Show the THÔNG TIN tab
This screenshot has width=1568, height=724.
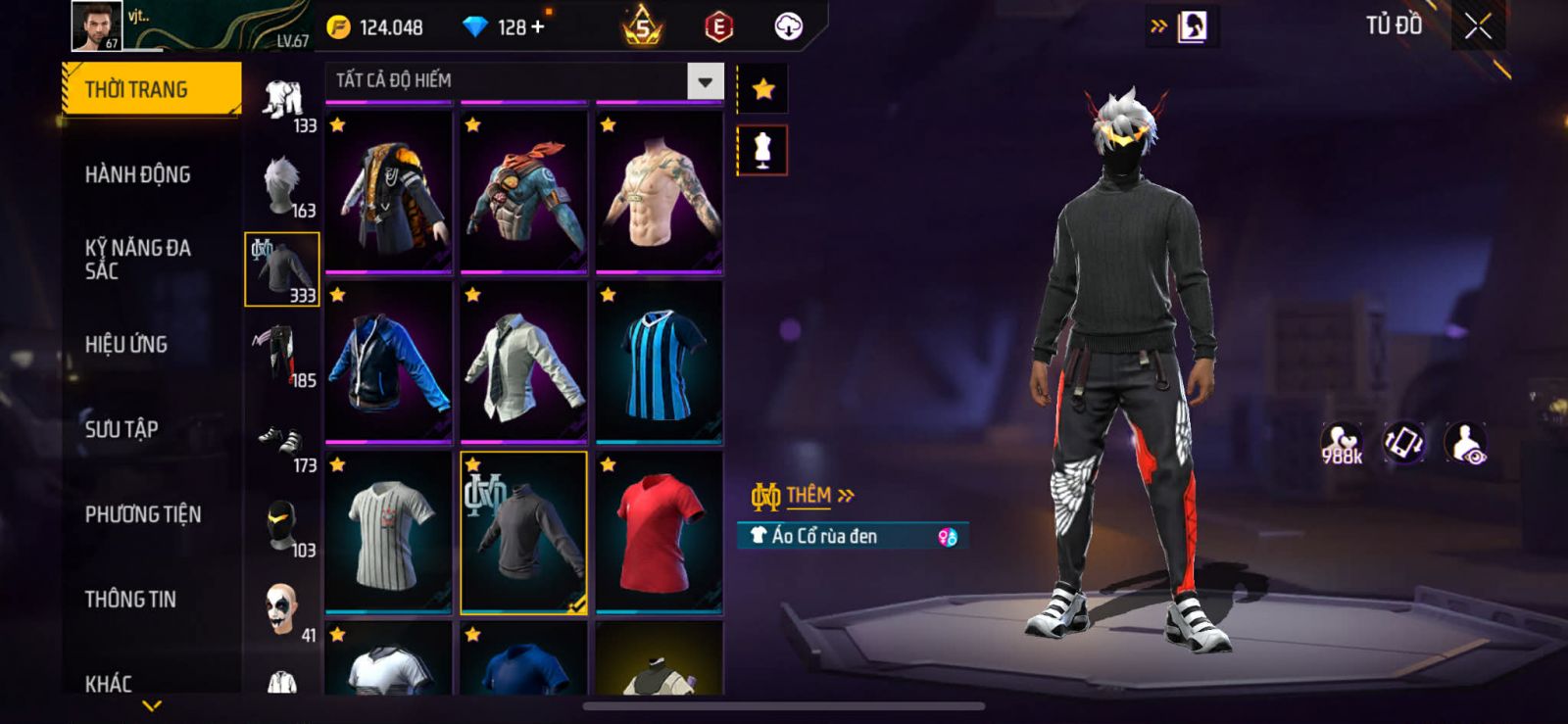[130, 599]
